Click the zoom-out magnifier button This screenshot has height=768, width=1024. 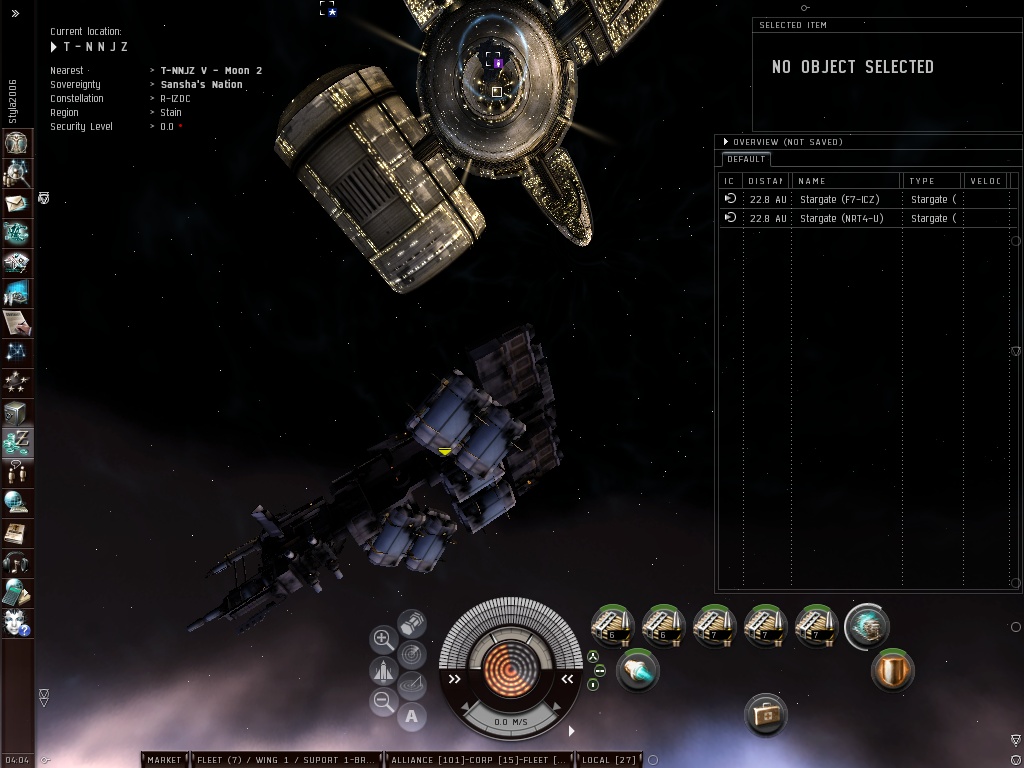click(383, 702)
